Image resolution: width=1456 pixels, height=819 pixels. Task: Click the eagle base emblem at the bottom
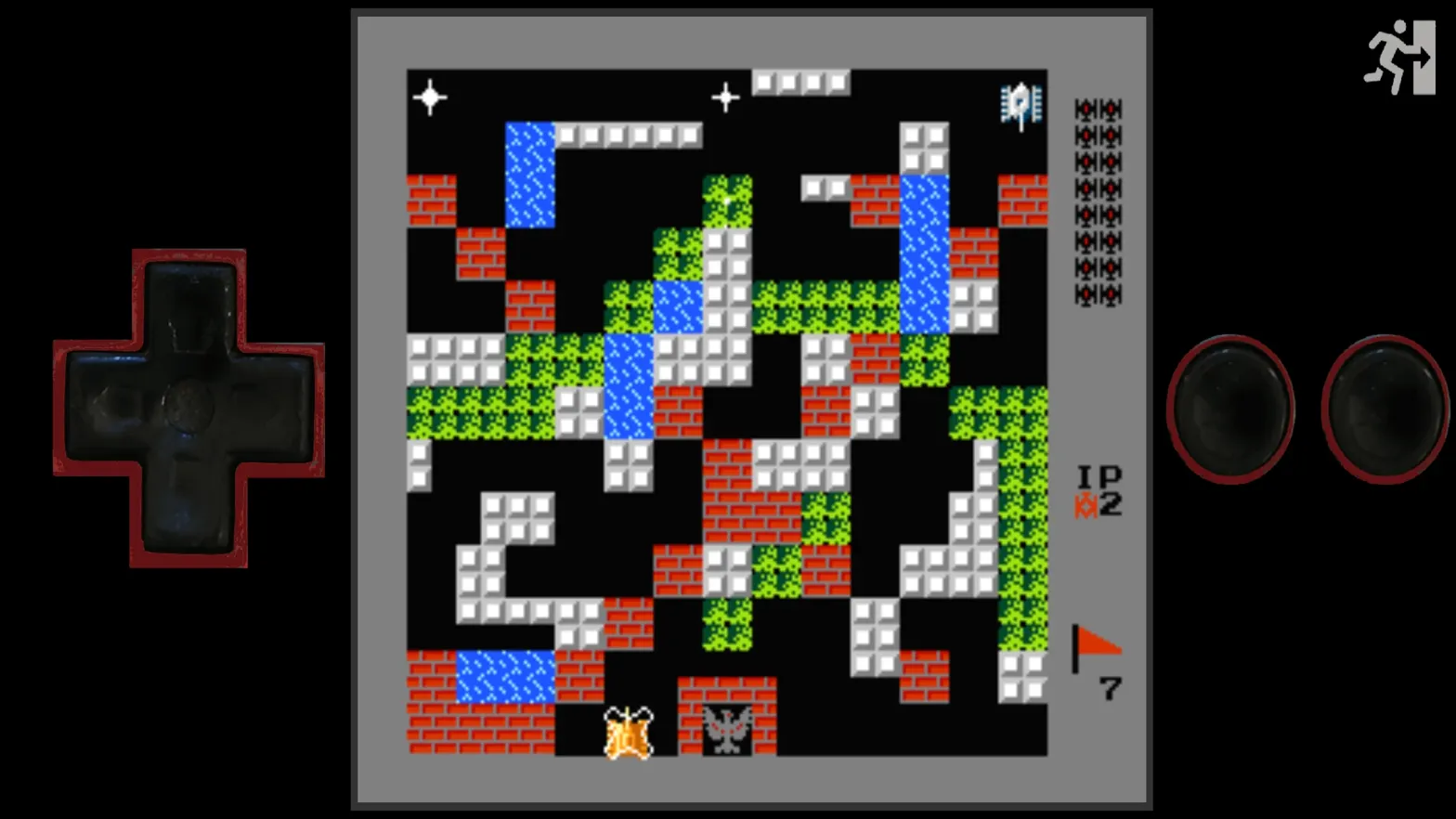[x=729, y=728]
